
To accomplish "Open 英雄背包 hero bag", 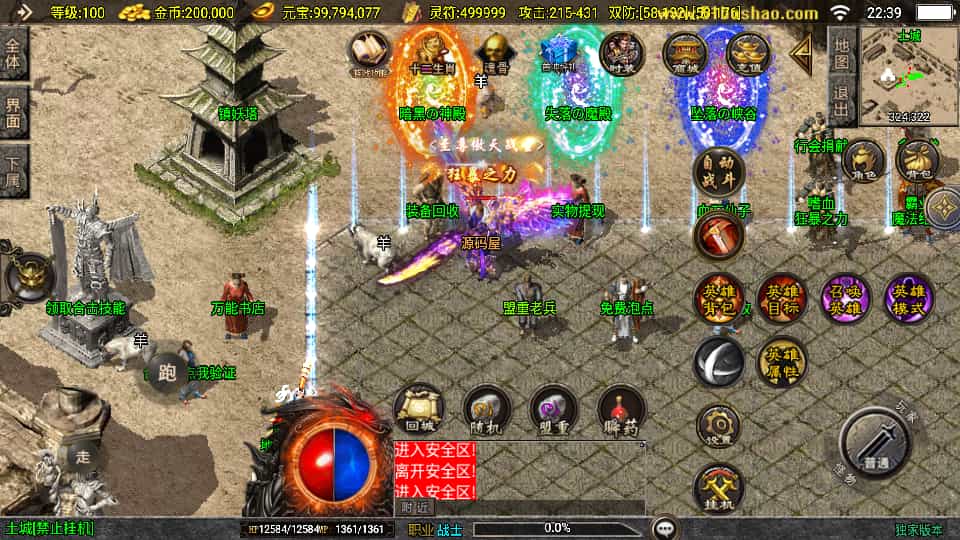I will [718, 298].
